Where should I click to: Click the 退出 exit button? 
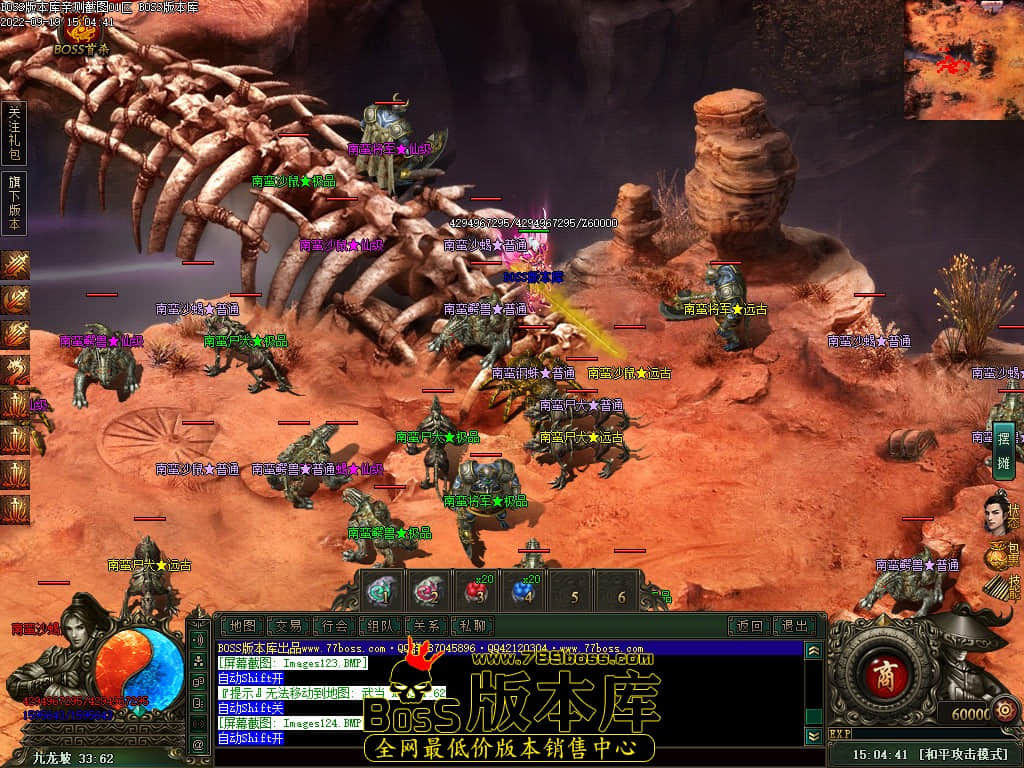tap(794, 626)
